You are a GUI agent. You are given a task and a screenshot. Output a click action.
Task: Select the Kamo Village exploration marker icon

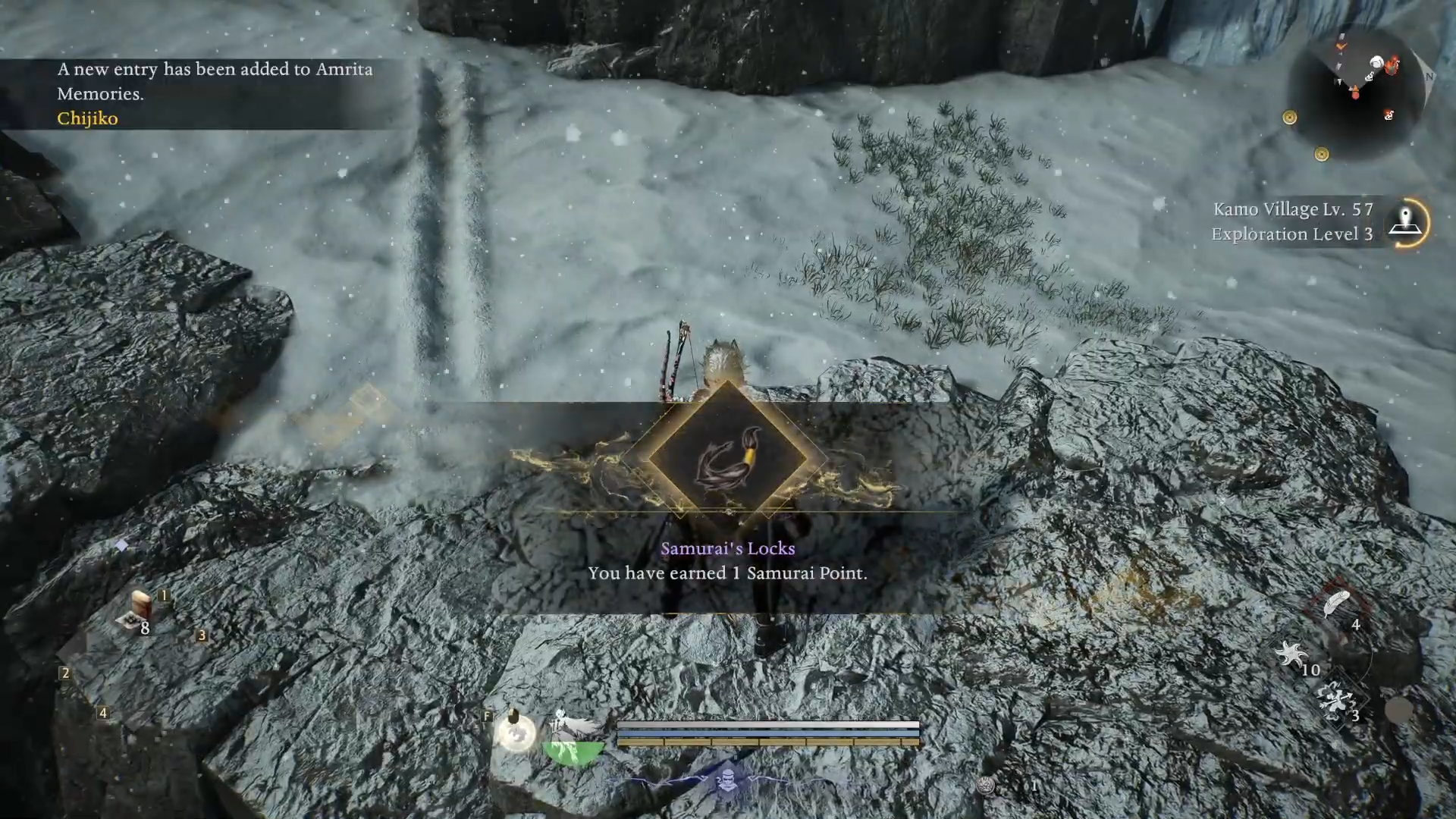pyautogui.click(x=1405, y=222)
